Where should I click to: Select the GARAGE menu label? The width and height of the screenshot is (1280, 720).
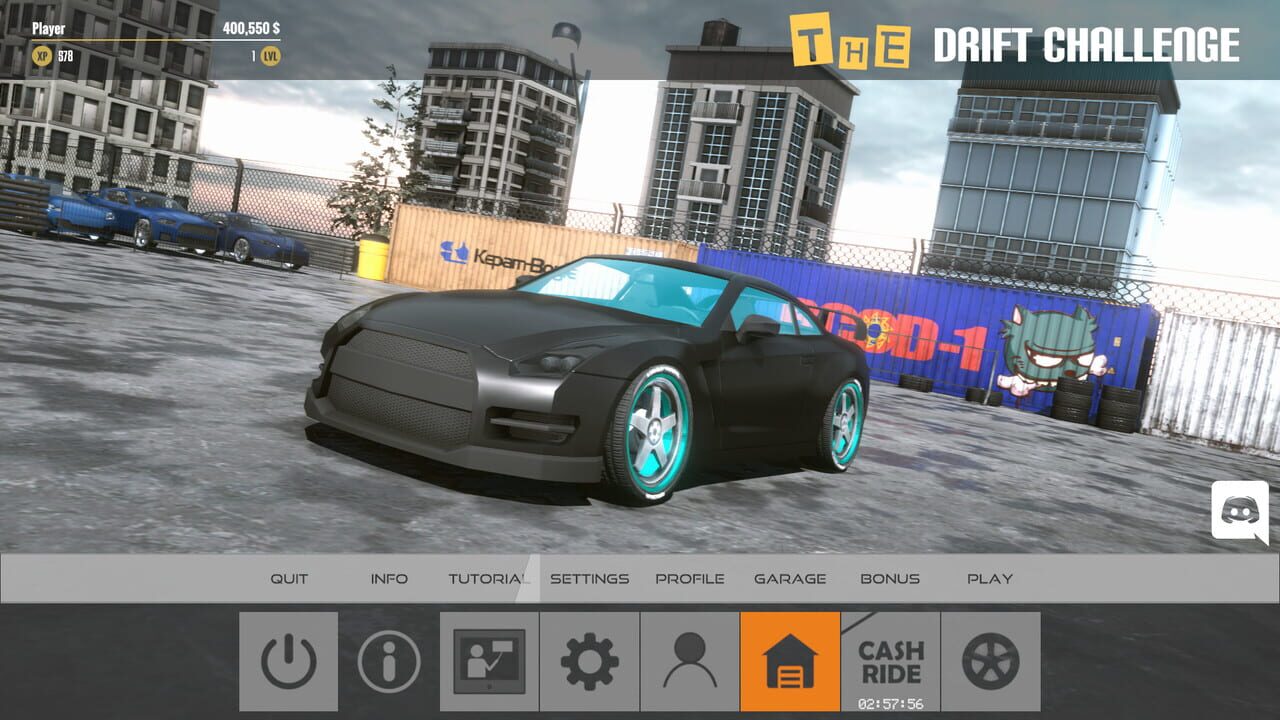790,578
